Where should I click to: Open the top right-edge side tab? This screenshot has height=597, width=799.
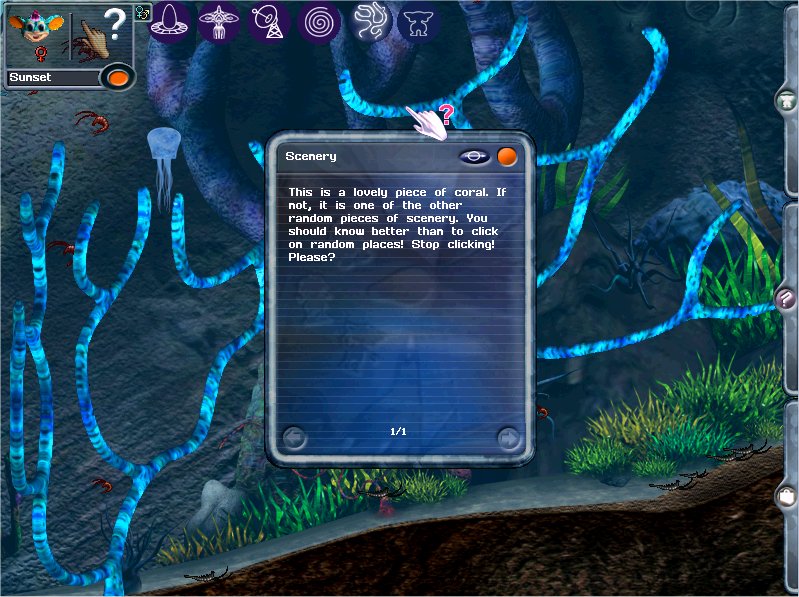(787, 100)
